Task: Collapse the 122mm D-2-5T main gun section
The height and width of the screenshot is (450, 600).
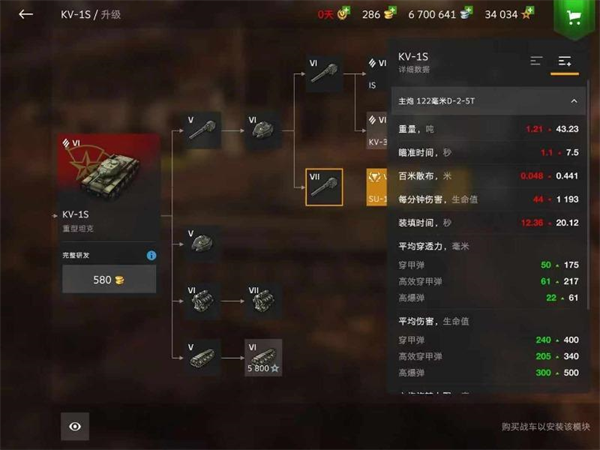Action: point(573,101)
